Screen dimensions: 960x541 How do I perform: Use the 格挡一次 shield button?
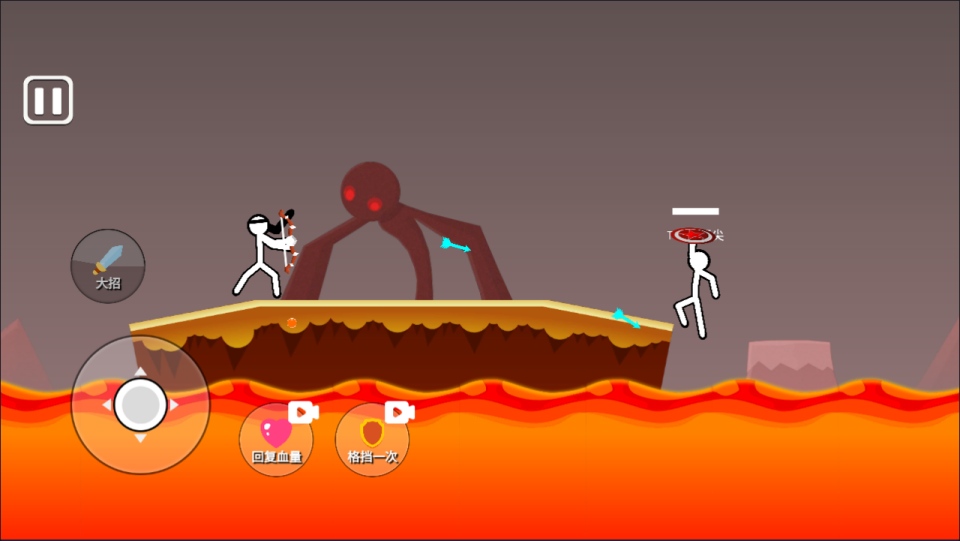click(372, 439)
